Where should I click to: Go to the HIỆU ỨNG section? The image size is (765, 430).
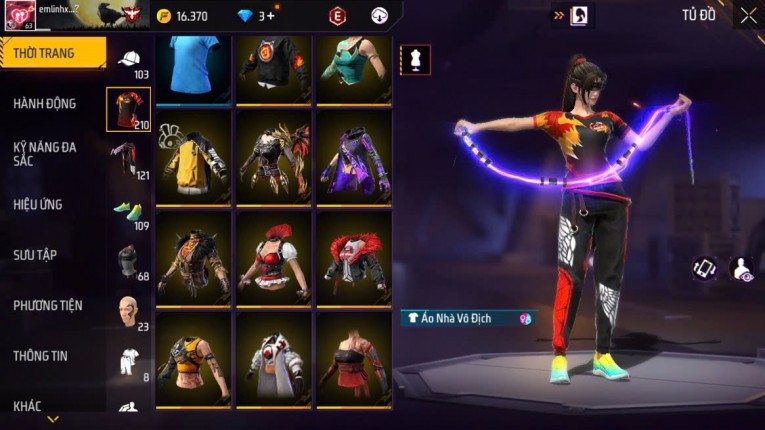tap(38, 205)
